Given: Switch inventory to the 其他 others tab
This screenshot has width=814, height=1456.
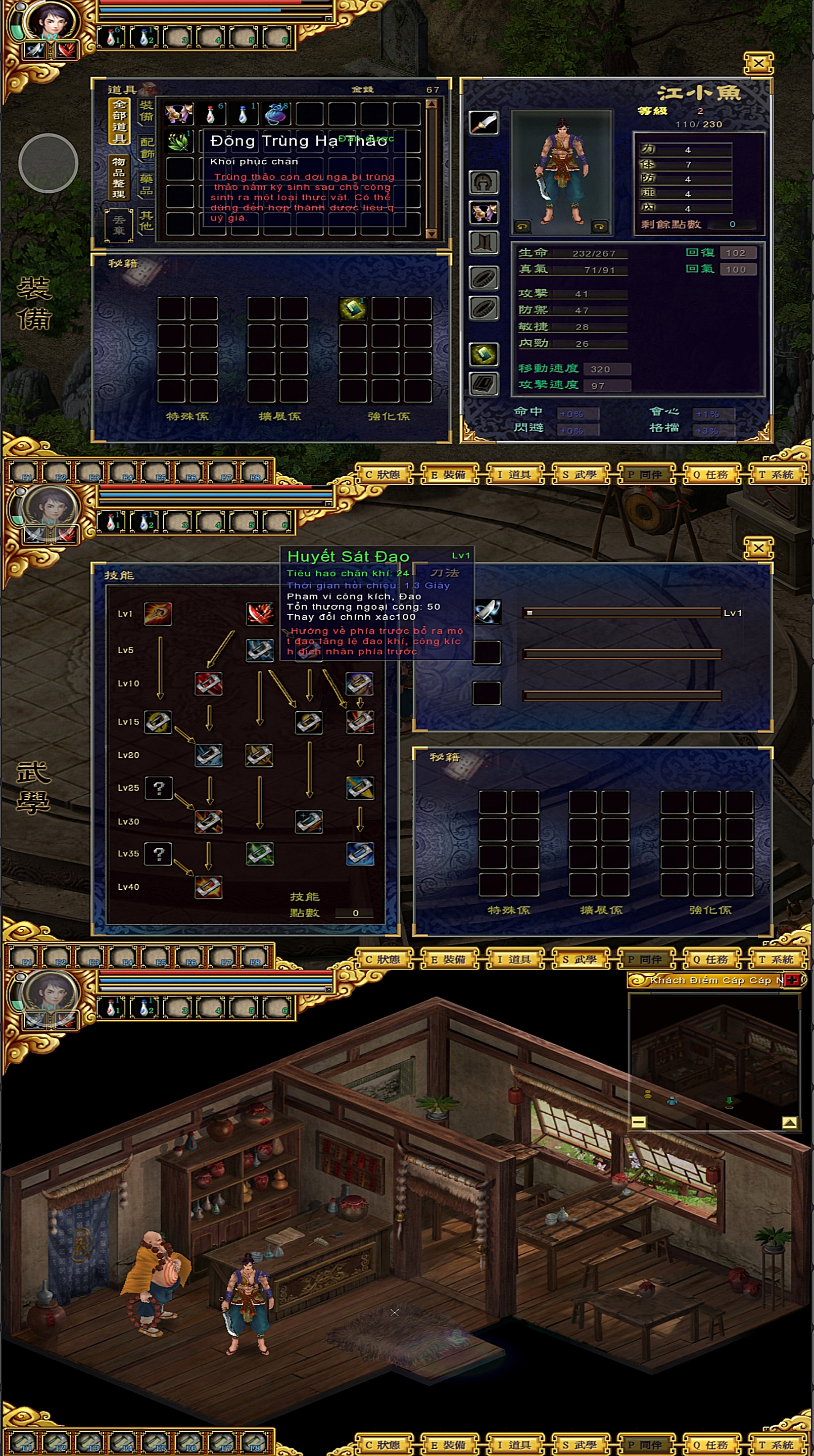Looking at the screenshot, I should 147,220.
